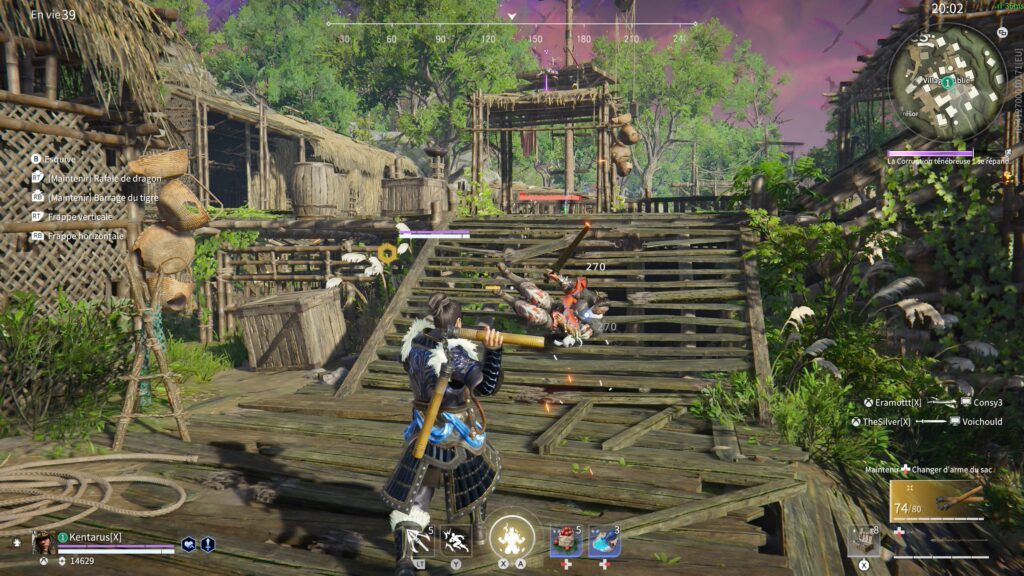Use the blue armor item slot

[604, 541]
